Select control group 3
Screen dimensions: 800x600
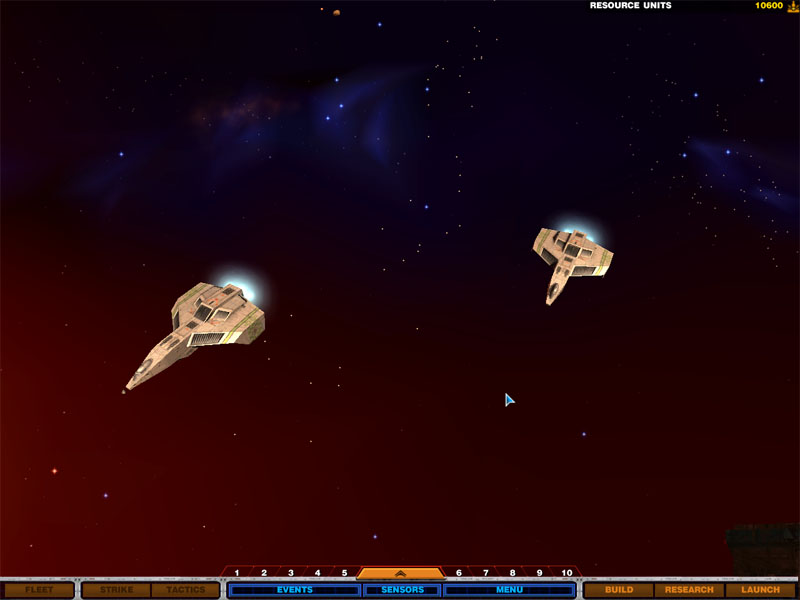click(x=291, y=573)
